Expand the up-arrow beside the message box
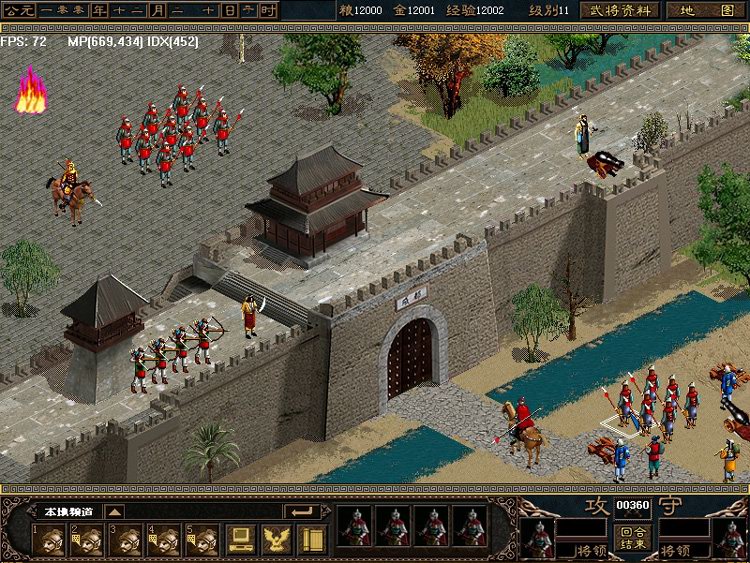Screen dimensions: 750x563 coord(115,511)
